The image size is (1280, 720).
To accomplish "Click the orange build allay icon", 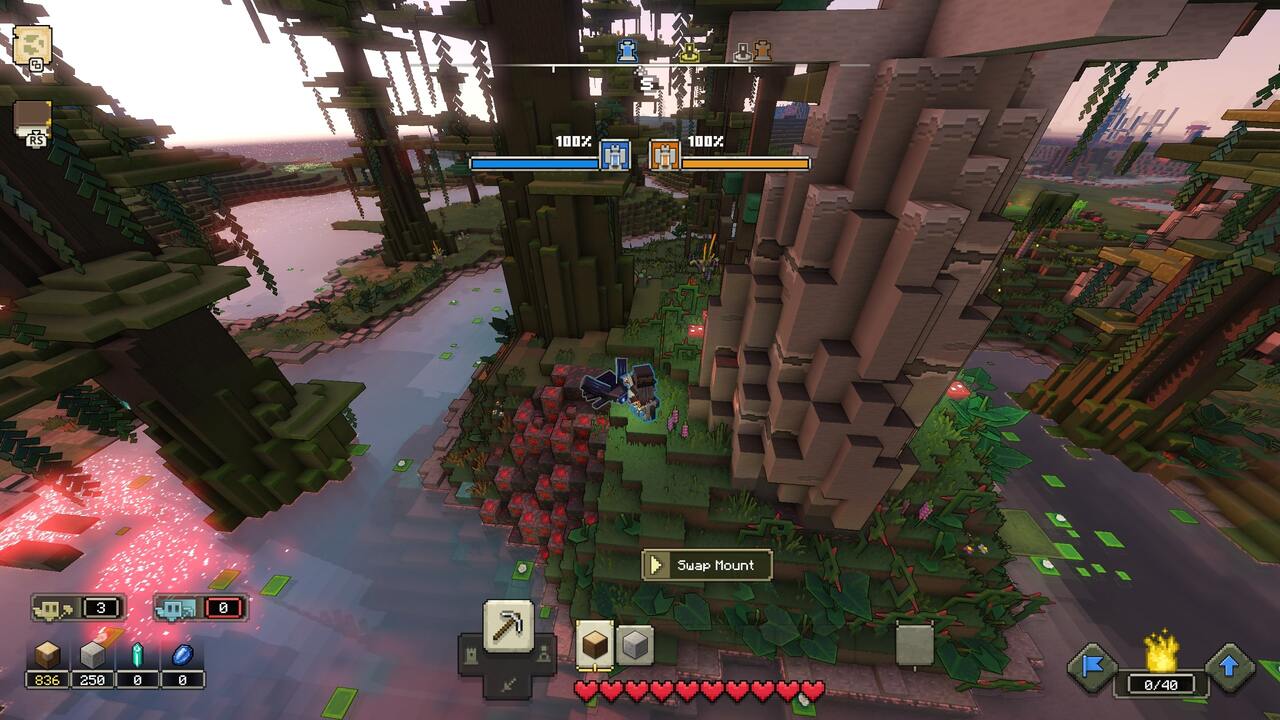I will point(664,154).
